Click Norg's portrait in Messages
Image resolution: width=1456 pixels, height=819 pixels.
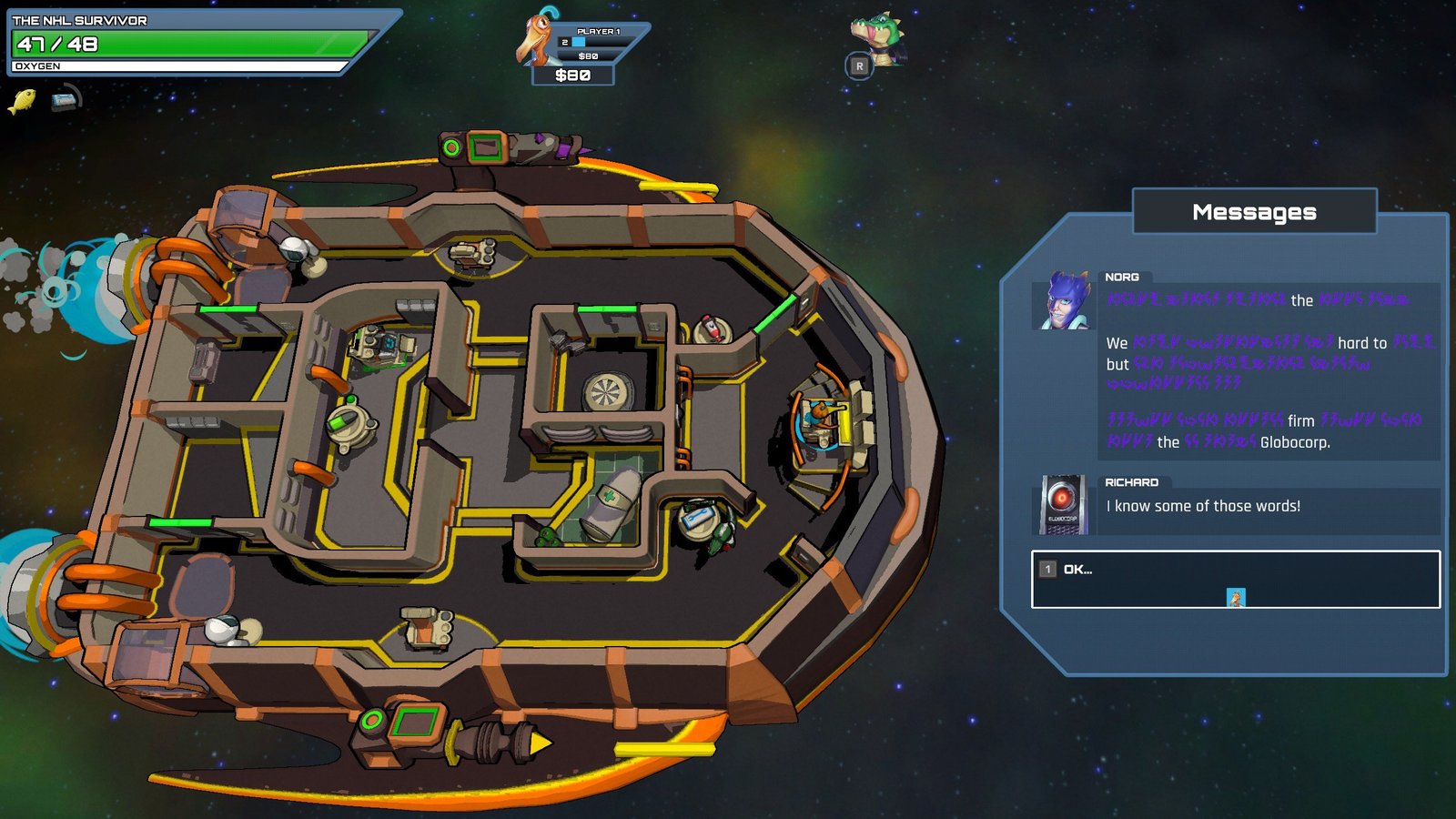click(1066, 300)
